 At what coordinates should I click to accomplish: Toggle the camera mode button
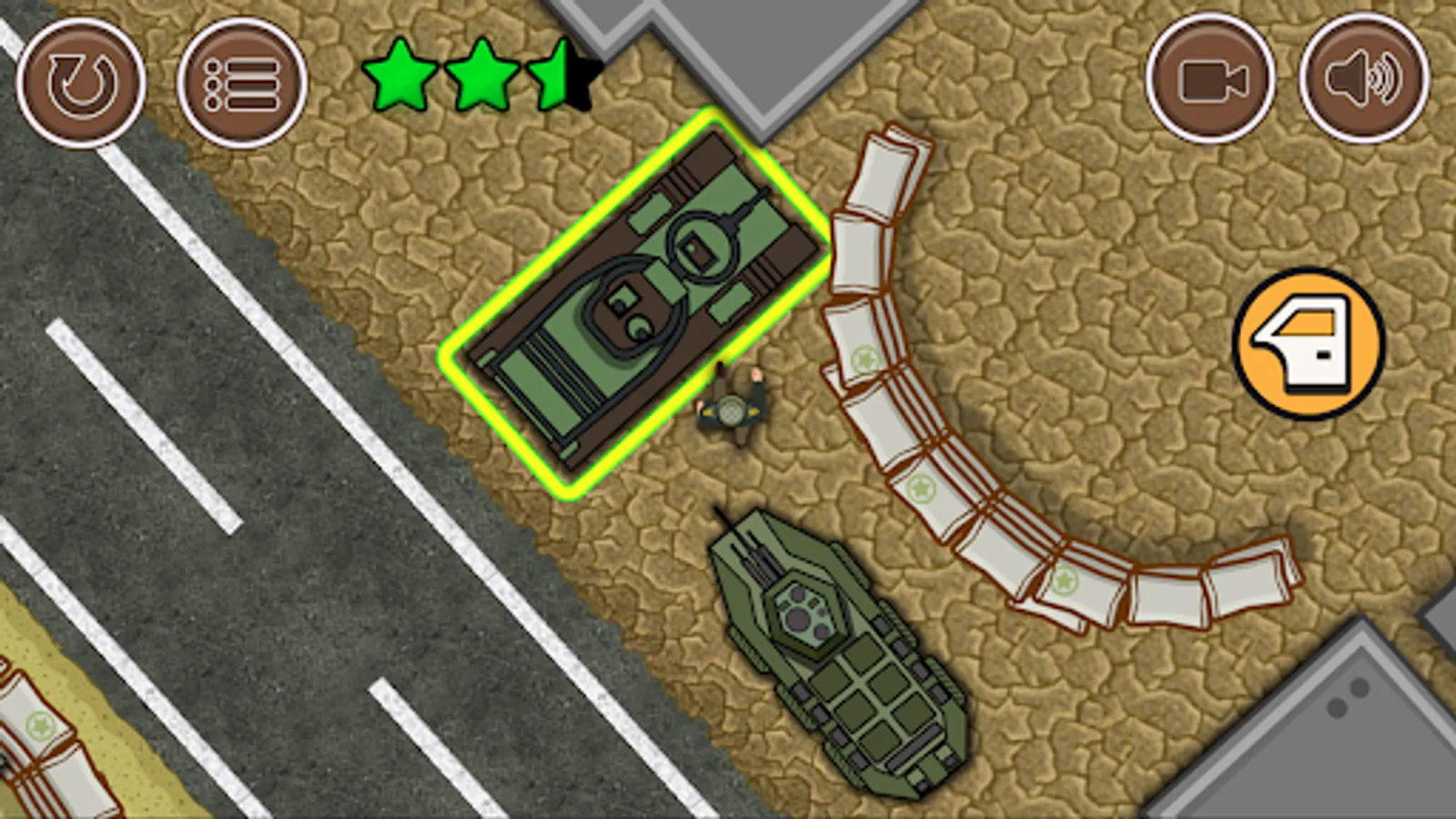coord(1210,80)
